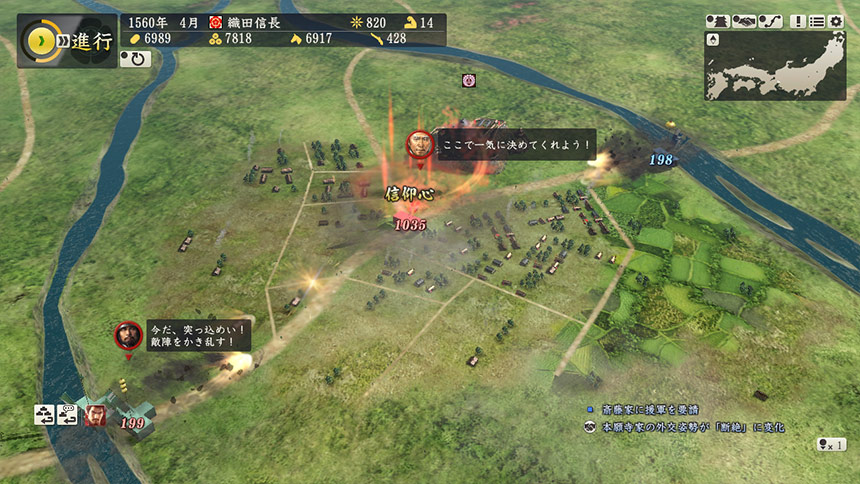Screen dimensions: 860x484
Task: Toggle the route path icon button
Action: (772, 21)
